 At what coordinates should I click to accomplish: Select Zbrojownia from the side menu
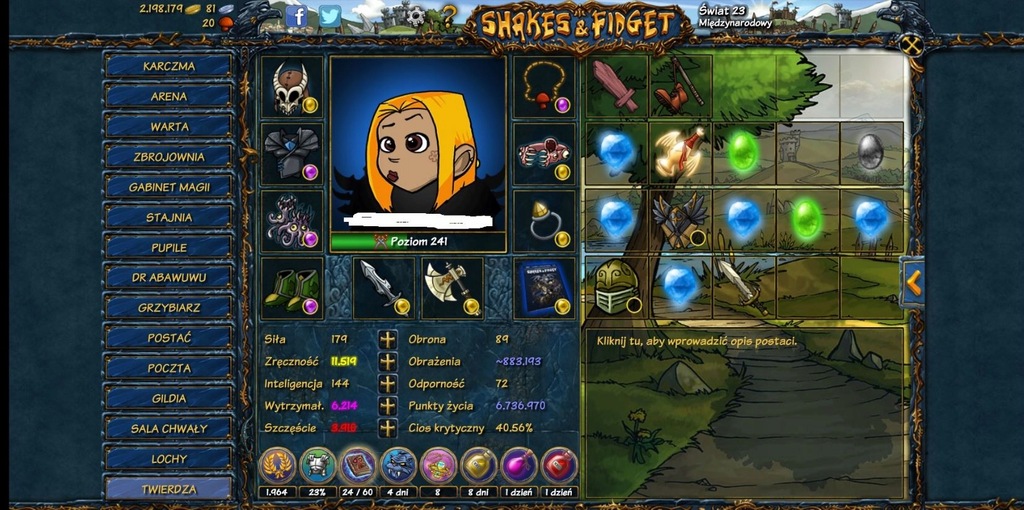169,157
